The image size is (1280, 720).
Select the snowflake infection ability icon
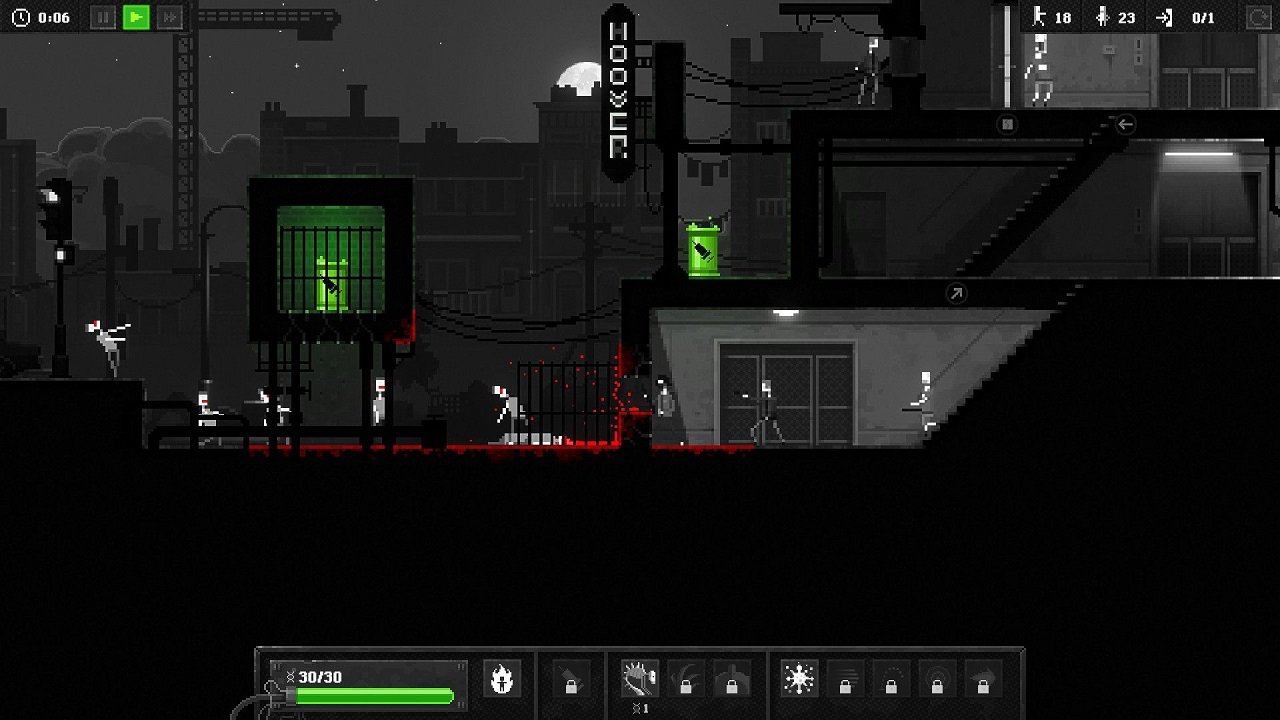tap(799, 676)
